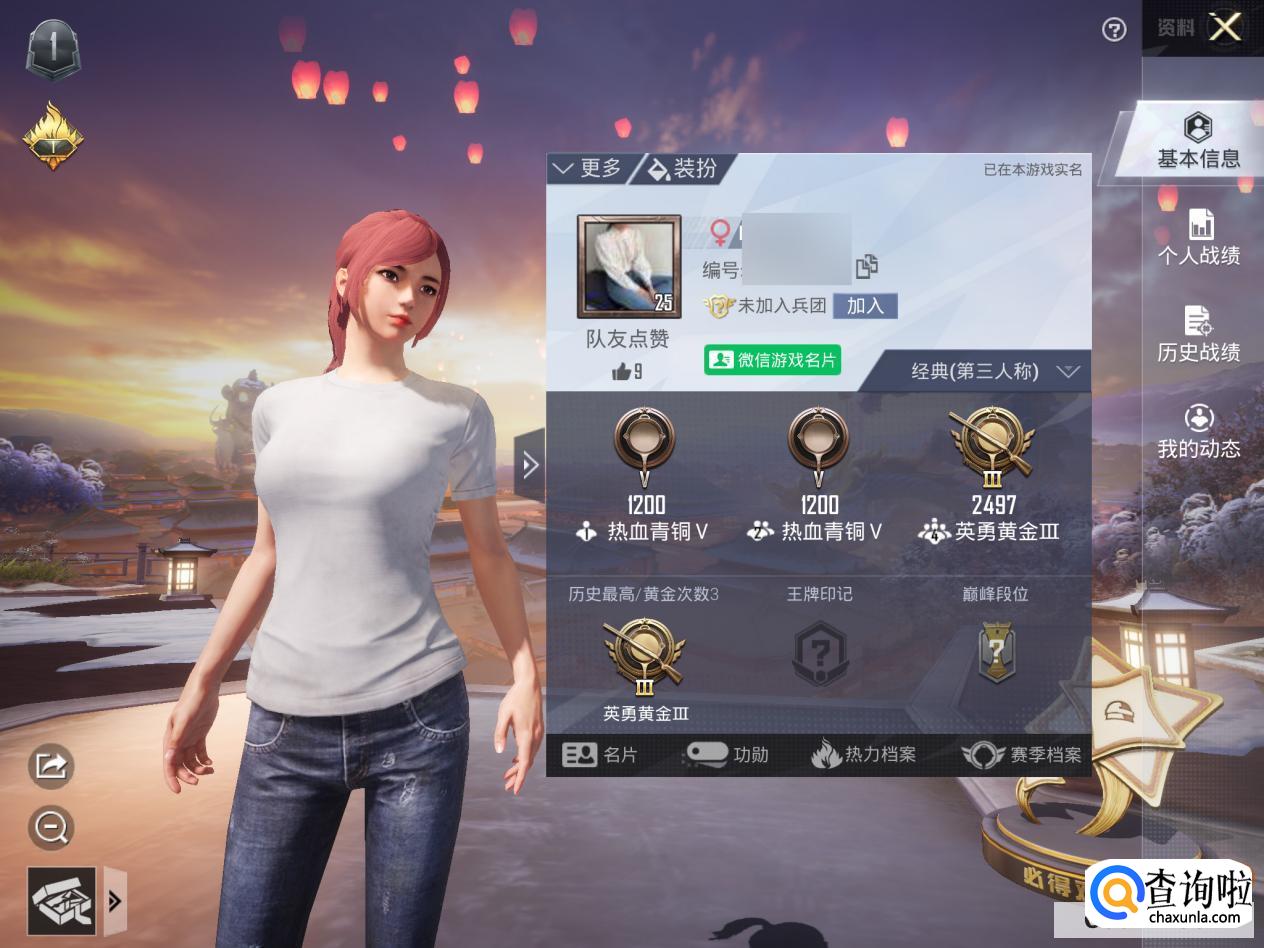Open the 装扮 outfit button
Viewport: 1264px width, 948px height.
684,168
